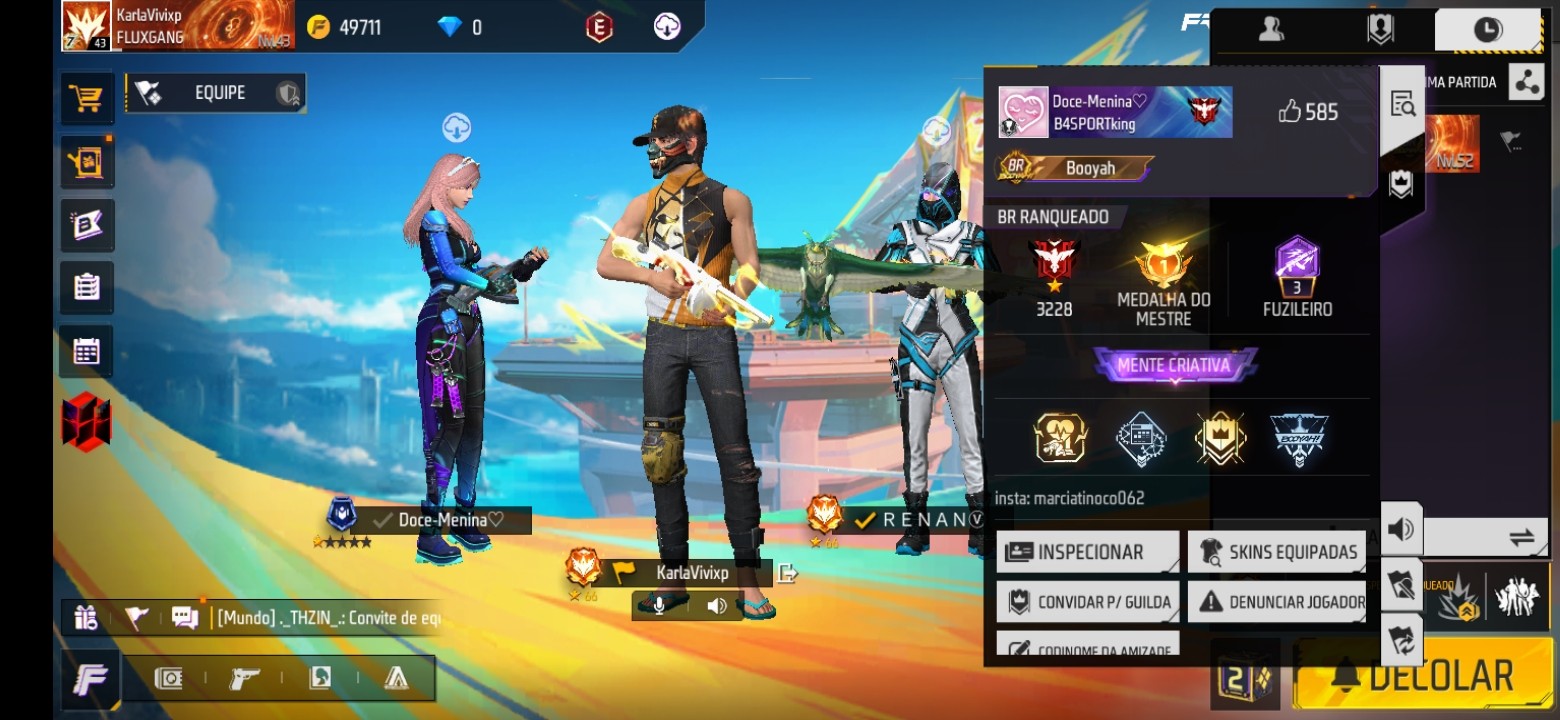Switch to the recent players clock tab
The image size is (1560, 720).
1487,30
